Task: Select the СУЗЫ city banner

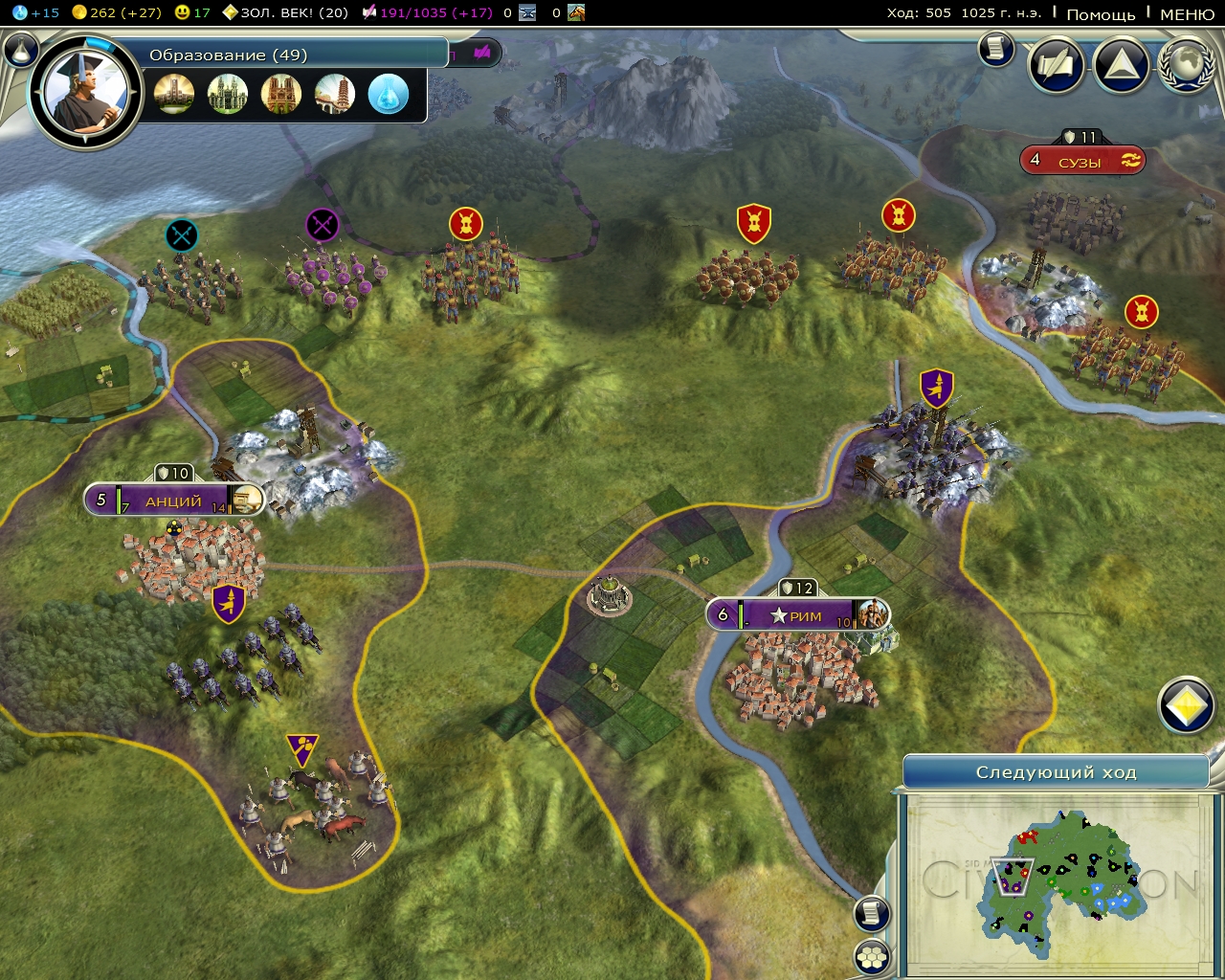Action: [x=1084, y=160]
